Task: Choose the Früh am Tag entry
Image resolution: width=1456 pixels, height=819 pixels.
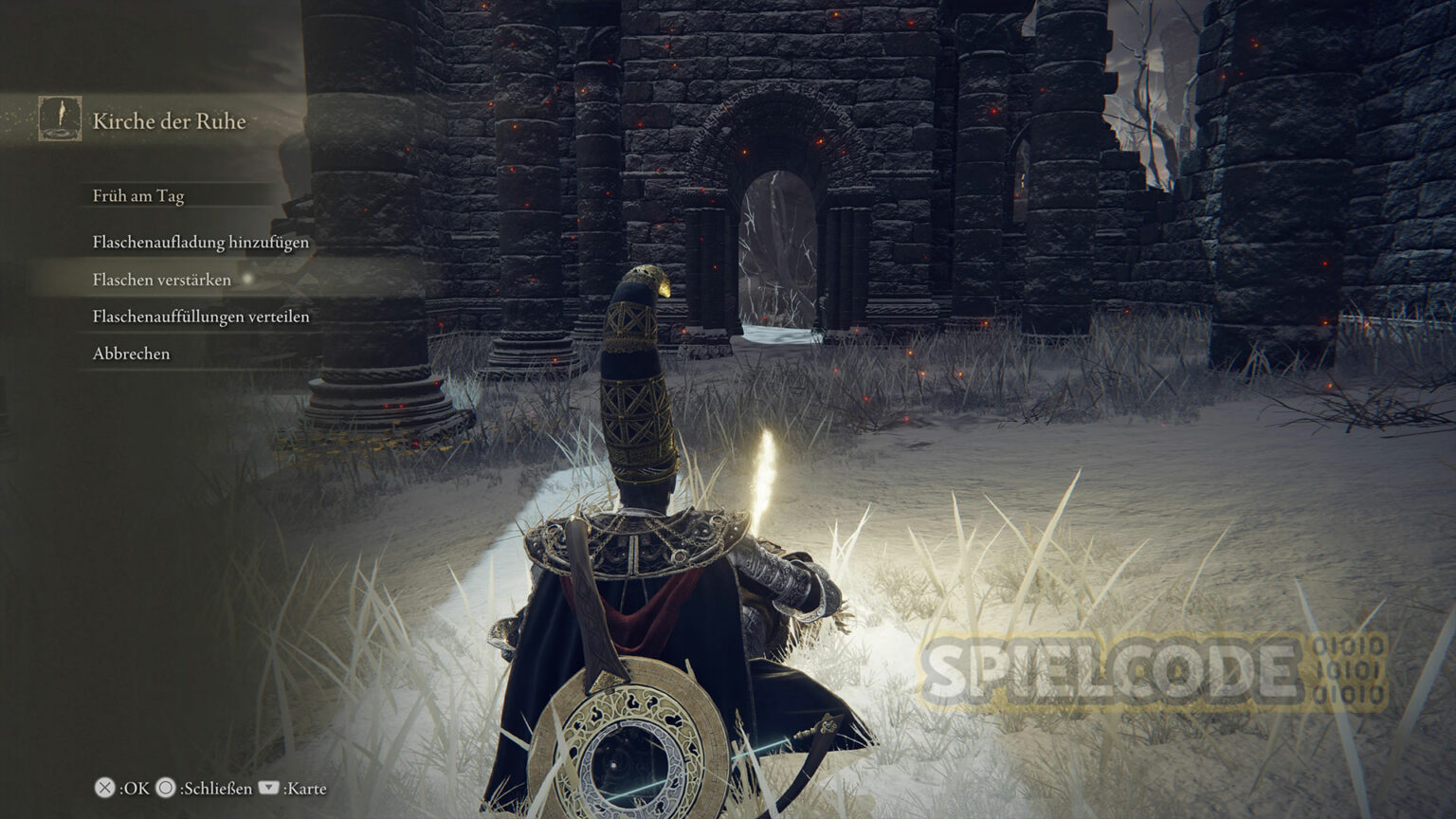Action: tap(138, 196)
